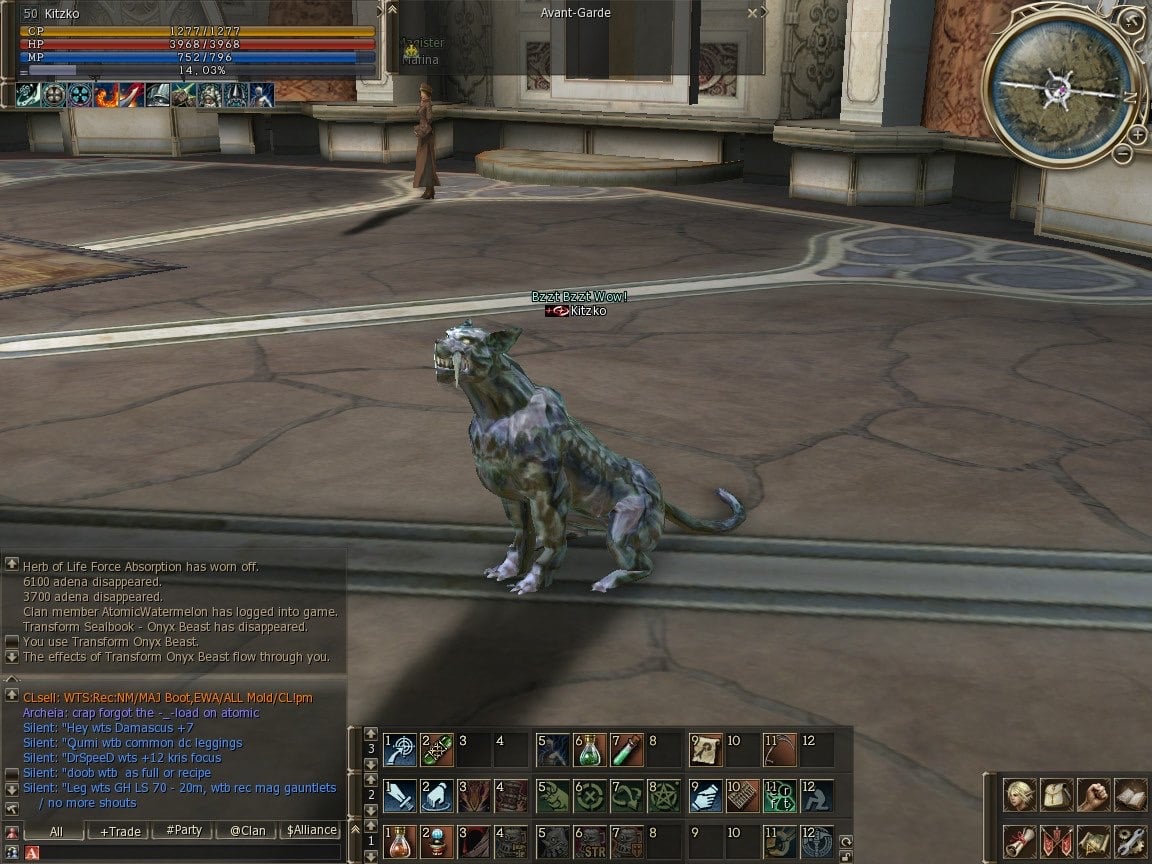1152x864 pixels.
Task: Open the inventory bag
Action: 1057,796
